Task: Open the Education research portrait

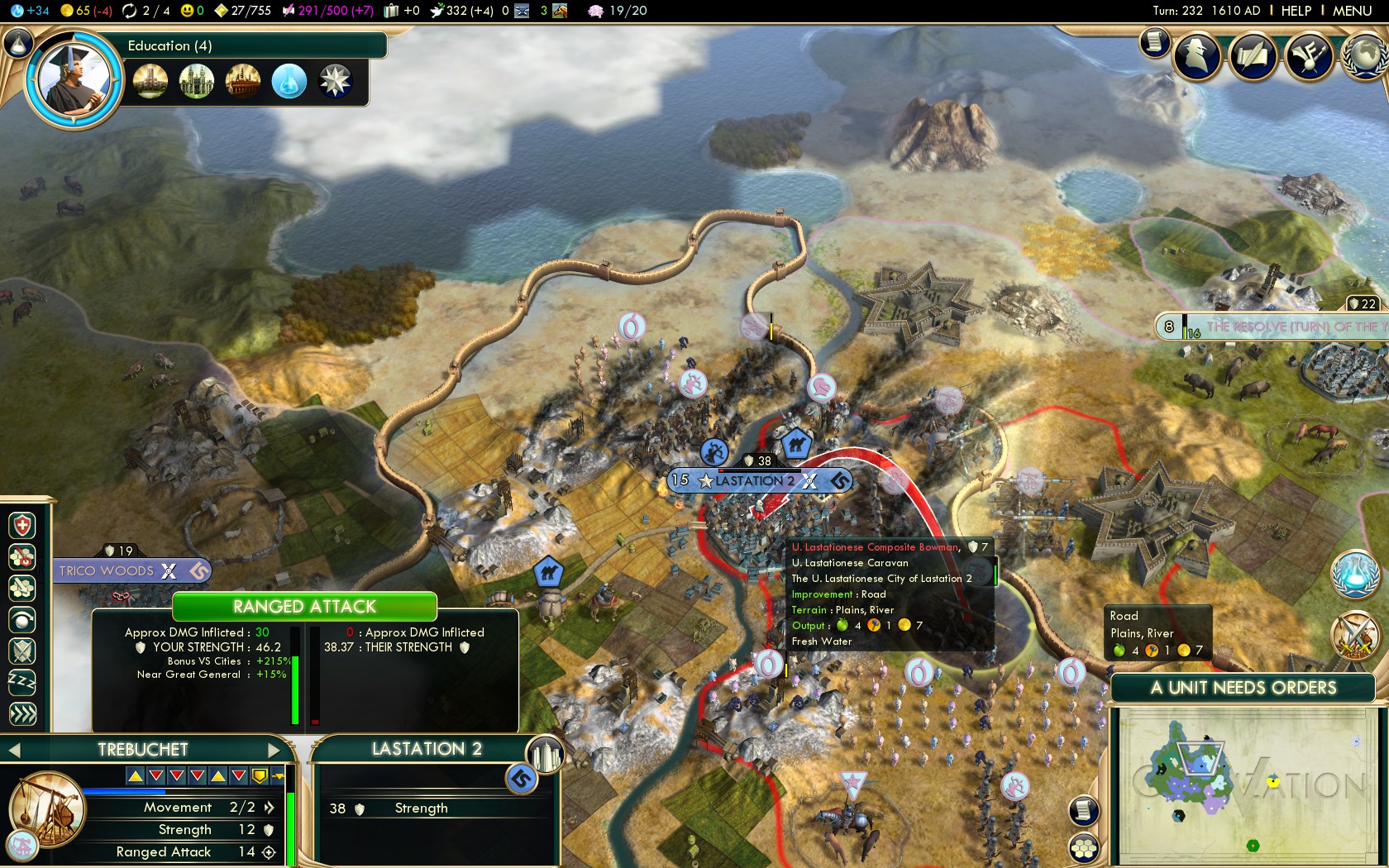Action: [74, 80]
